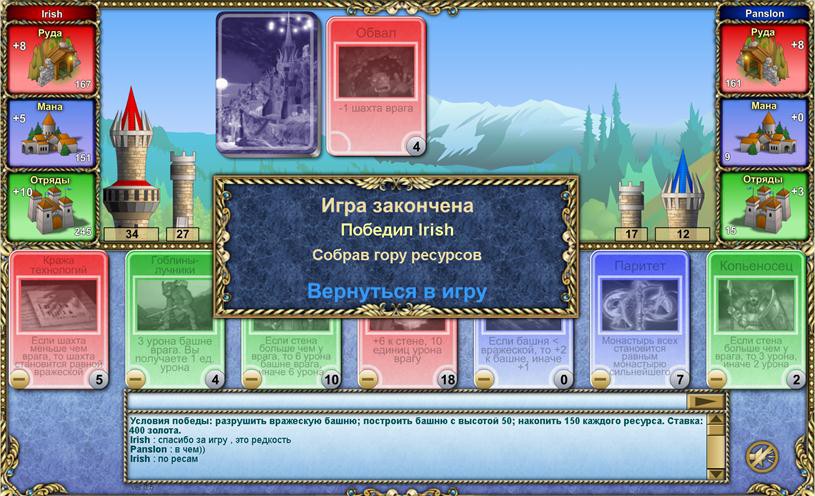The image size is (815, 496).
Task: Discard the "Копьеносец" card with its minus button
Action: (716, 379)
